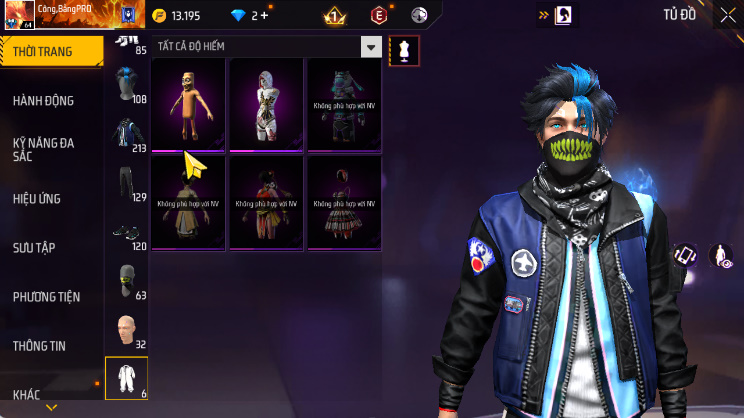The width and height of the screenshot is (744, 418).
Task: Toggle the character visibility eye icon
Action: pyautogui.click(x=720, y=256)
